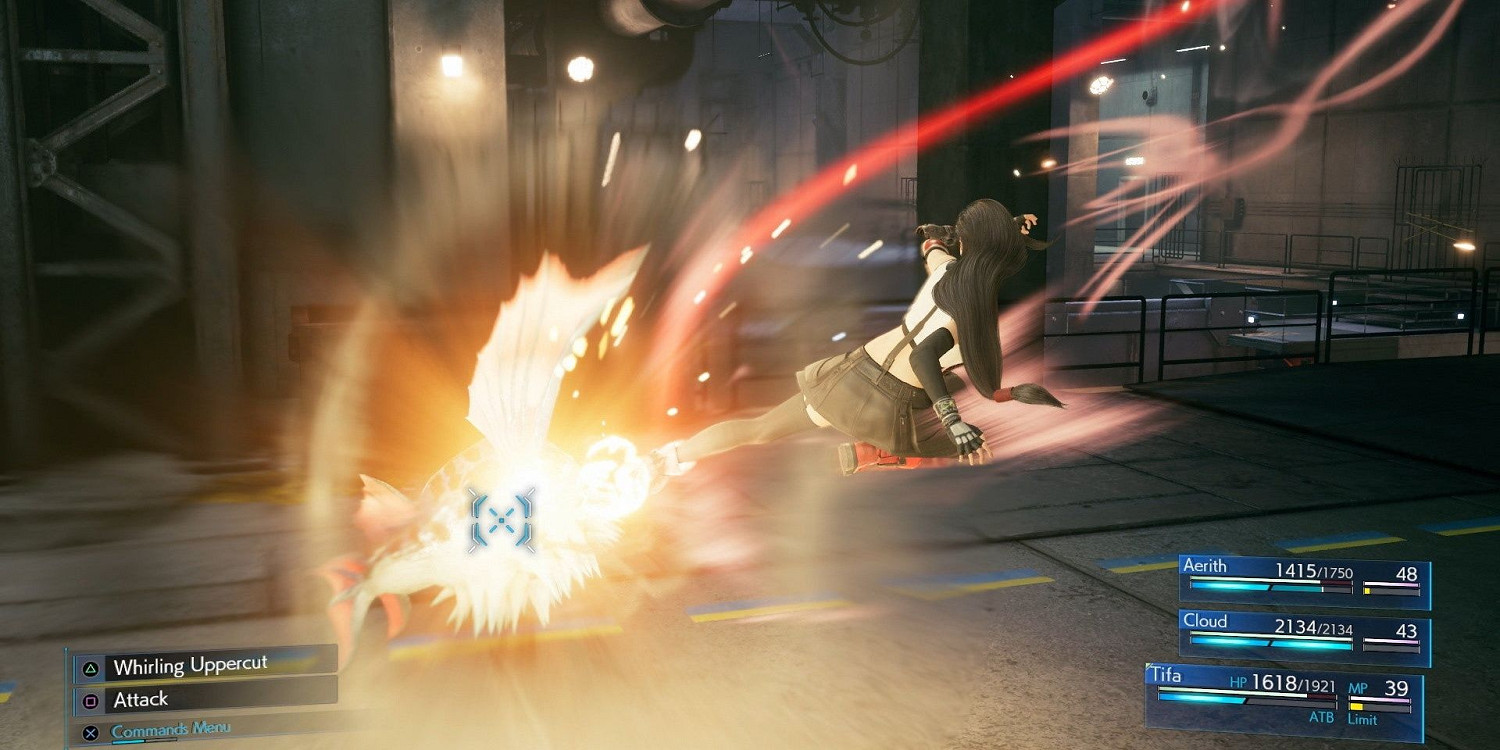Screen dimensions: 1500x750
Task: Click the ATB label under Tifa's gauge
Action: 1323,717
